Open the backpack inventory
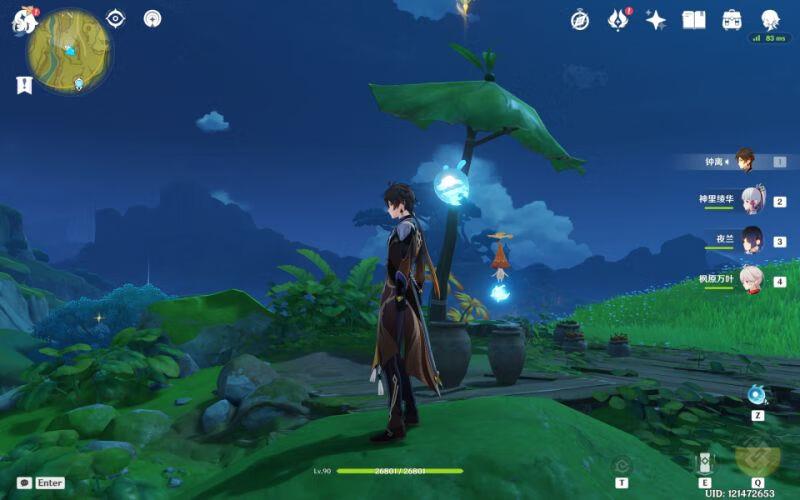The height and width of the screenshot is (500, 800). pos(732,20)
